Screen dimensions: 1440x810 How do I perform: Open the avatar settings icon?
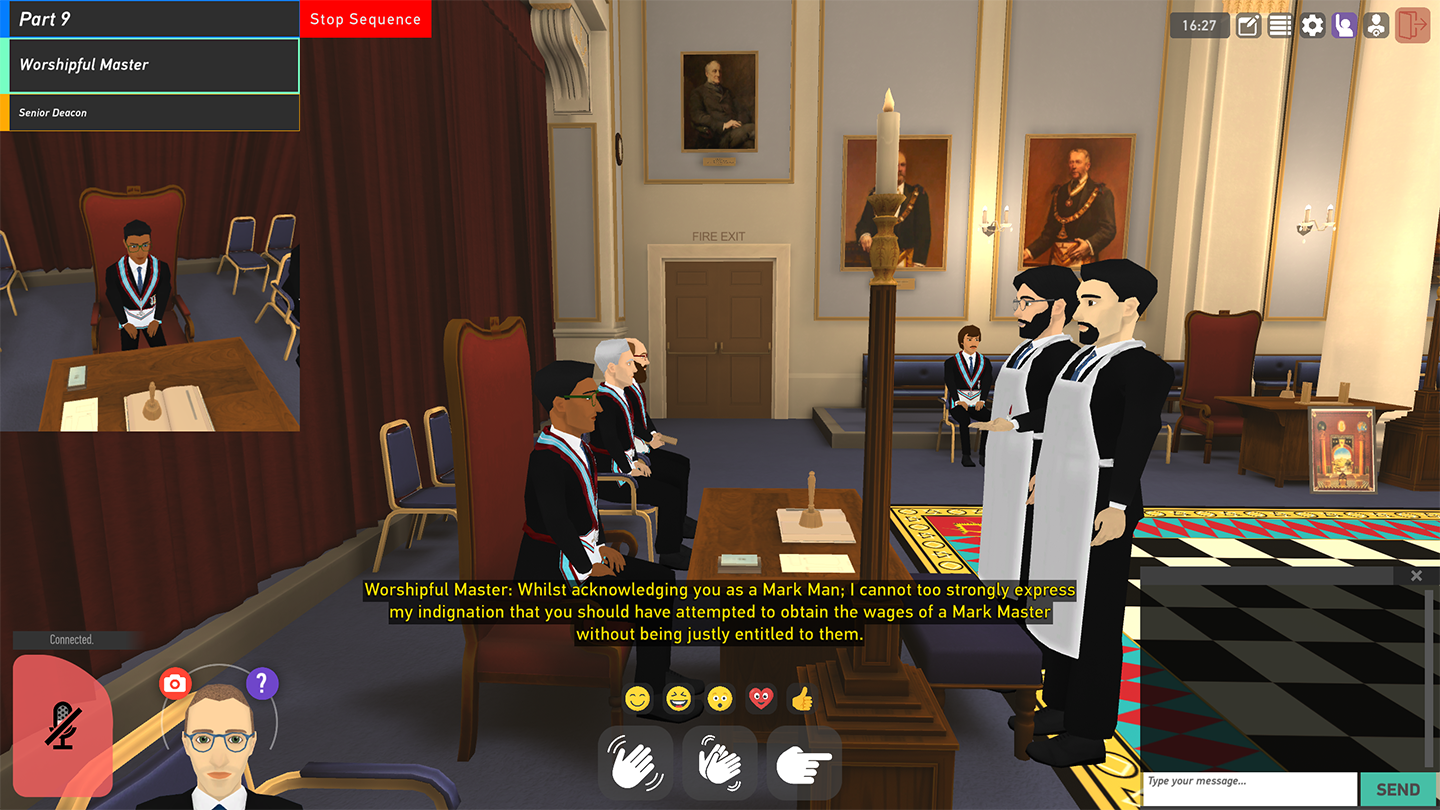pos(1376,26)
